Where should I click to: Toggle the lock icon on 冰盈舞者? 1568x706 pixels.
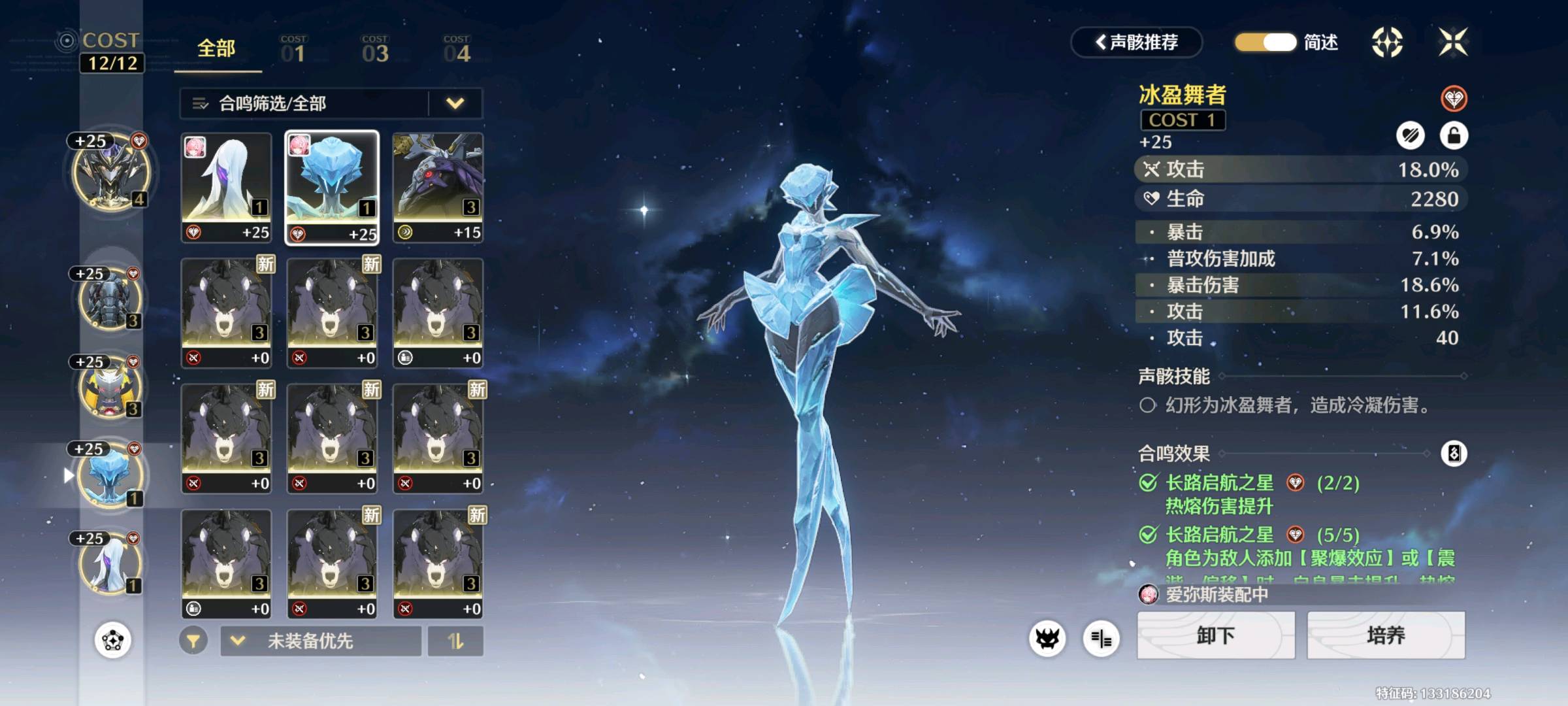pos(1454,135)
